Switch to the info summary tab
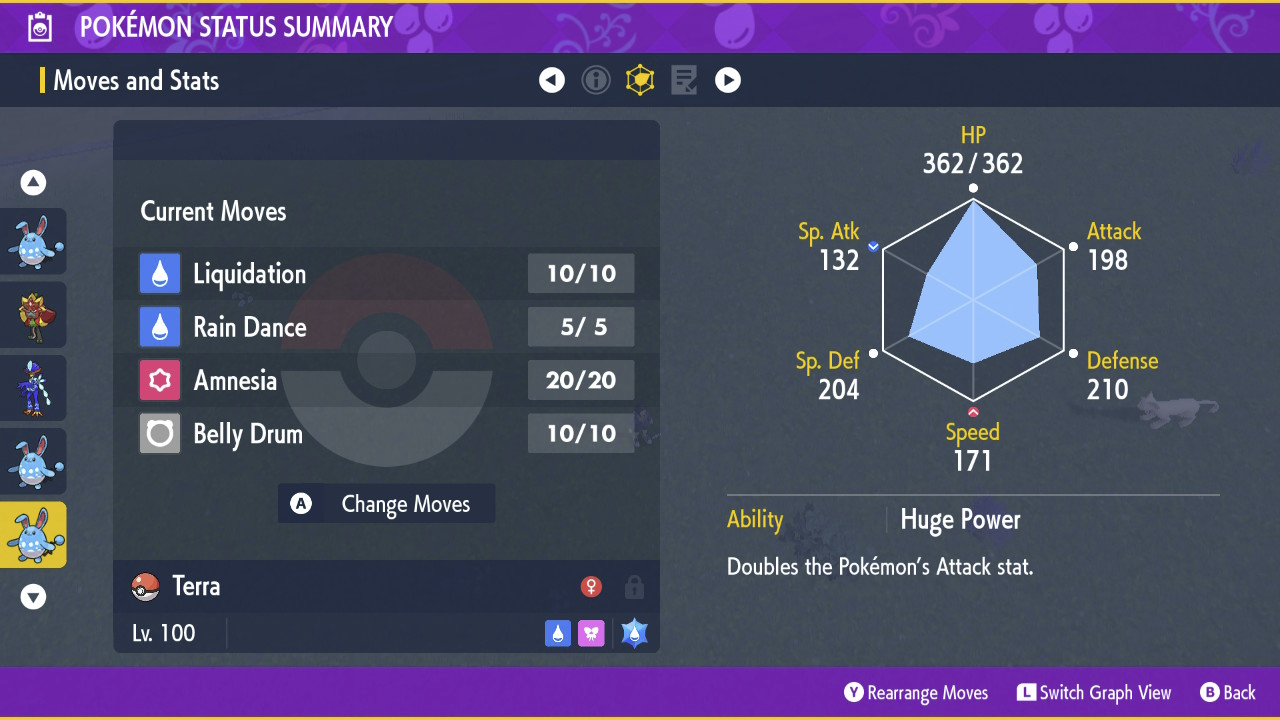The height and width of the screenshot is (720, 1280). click(x=596, y=80)
